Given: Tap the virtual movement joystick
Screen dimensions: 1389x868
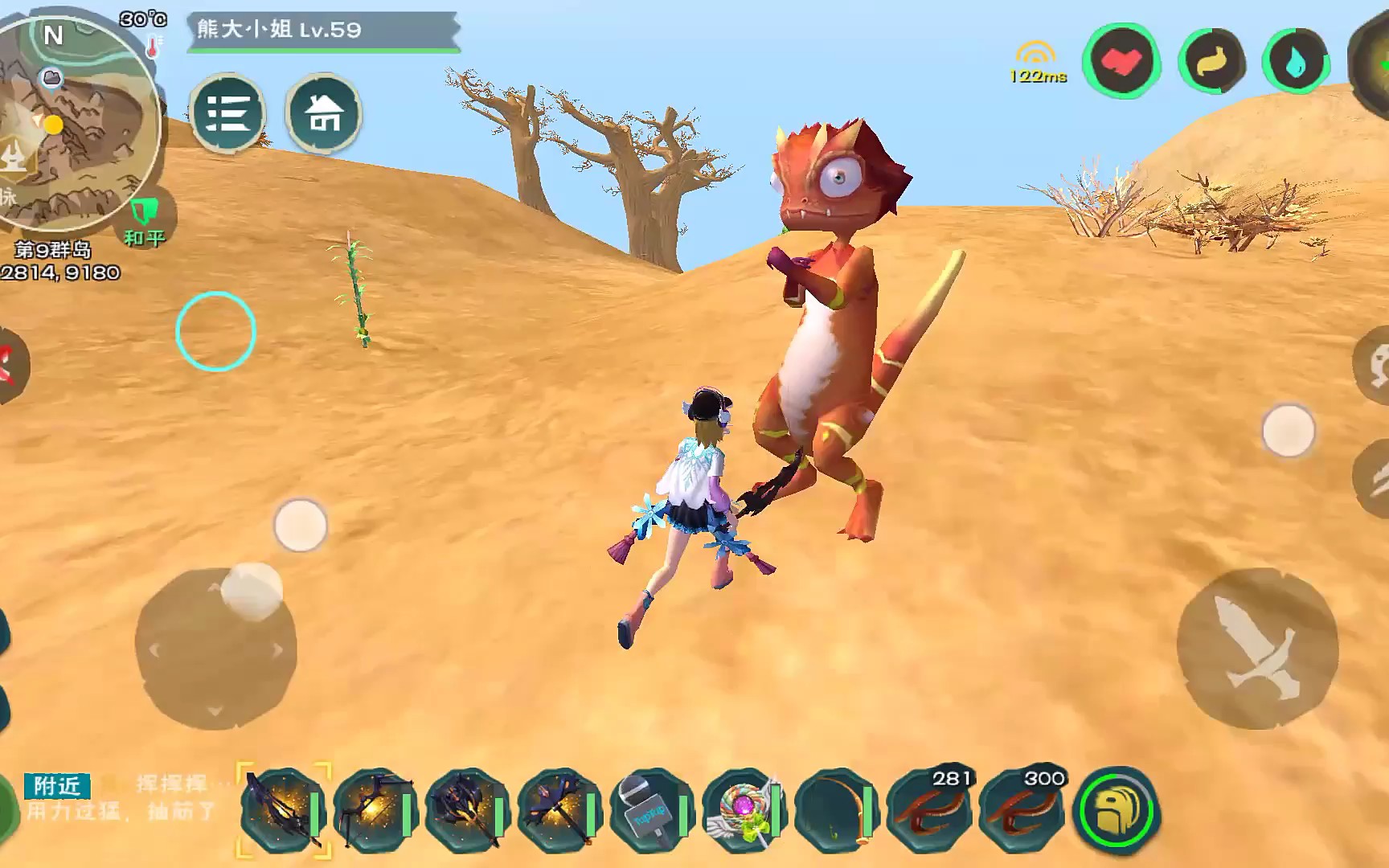Looking at the screenshot, I should coord(215,648).
